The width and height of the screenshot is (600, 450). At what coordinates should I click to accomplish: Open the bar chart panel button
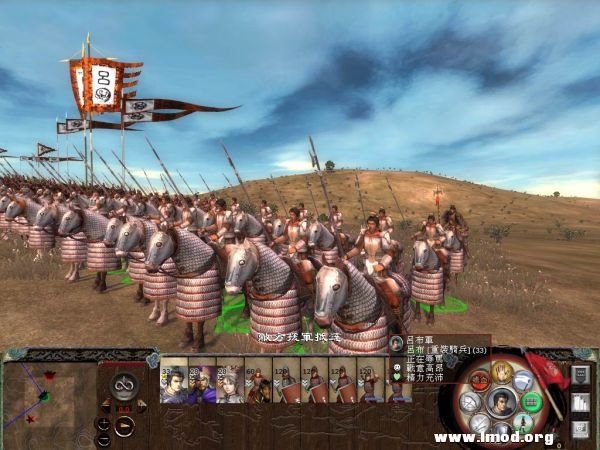point(579,403)
